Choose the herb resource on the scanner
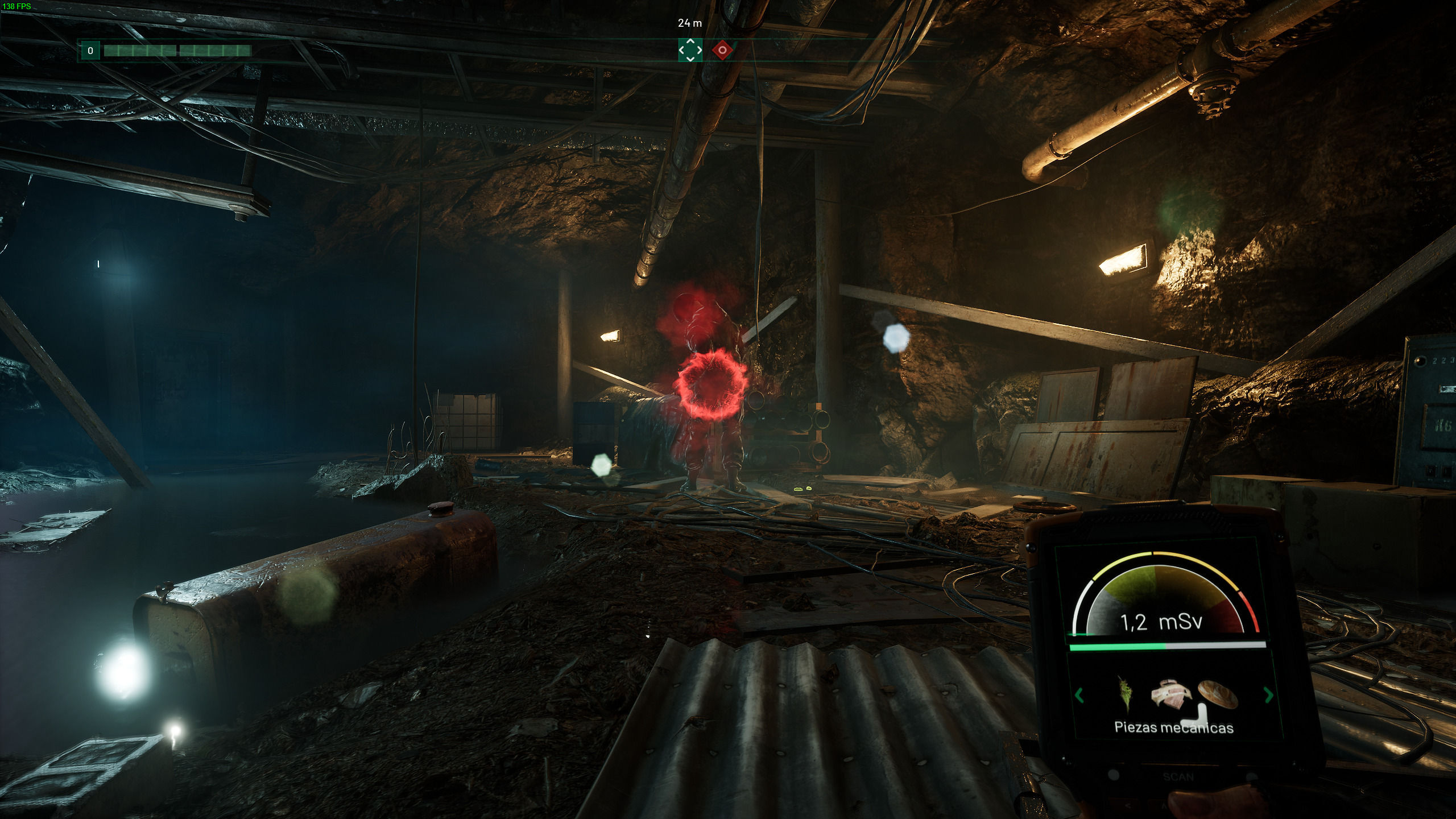The image size is (1456, 819). point(1124,693)
